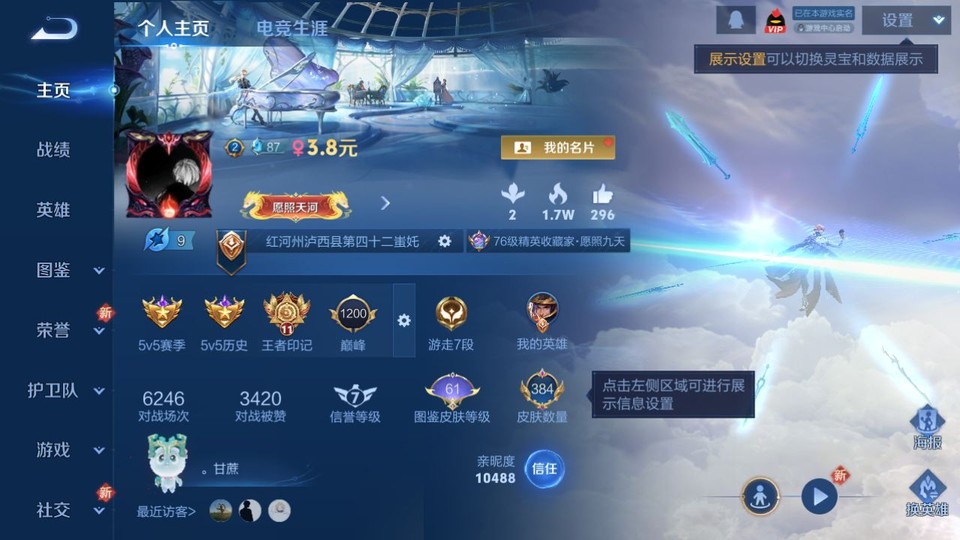The image size is (960, 540).
Task: Click the gear next to 巅峰
Action: click(x=404, y=320)
